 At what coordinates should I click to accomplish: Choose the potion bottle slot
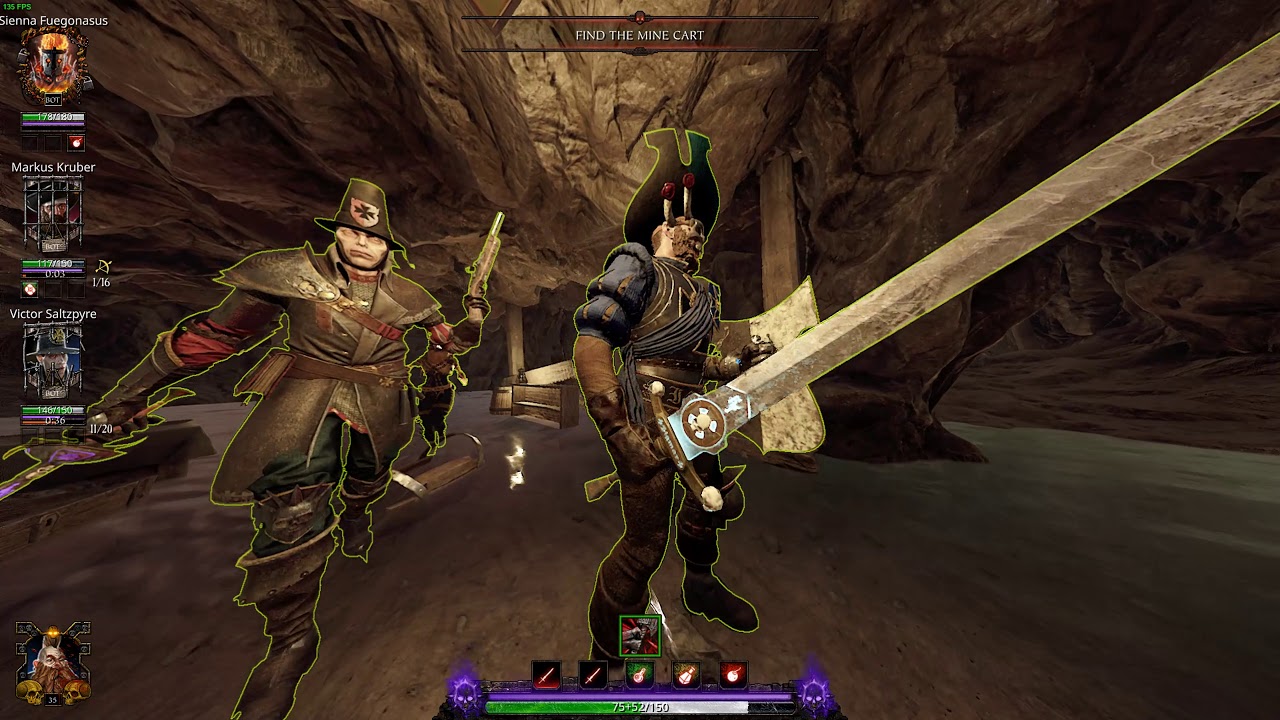686,675
